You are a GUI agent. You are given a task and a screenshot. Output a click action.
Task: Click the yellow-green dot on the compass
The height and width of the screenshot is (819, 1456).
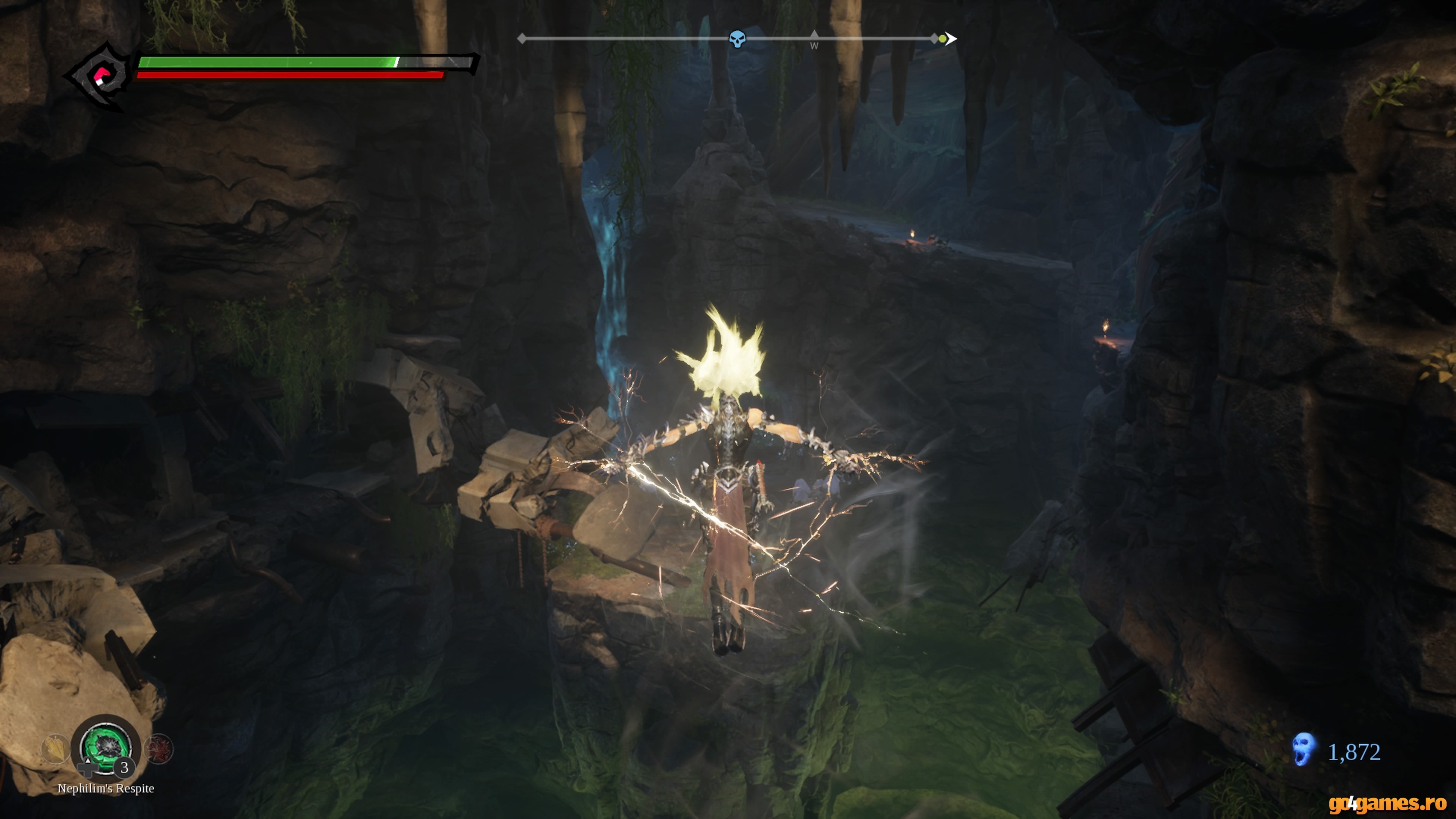click(942, 39)
